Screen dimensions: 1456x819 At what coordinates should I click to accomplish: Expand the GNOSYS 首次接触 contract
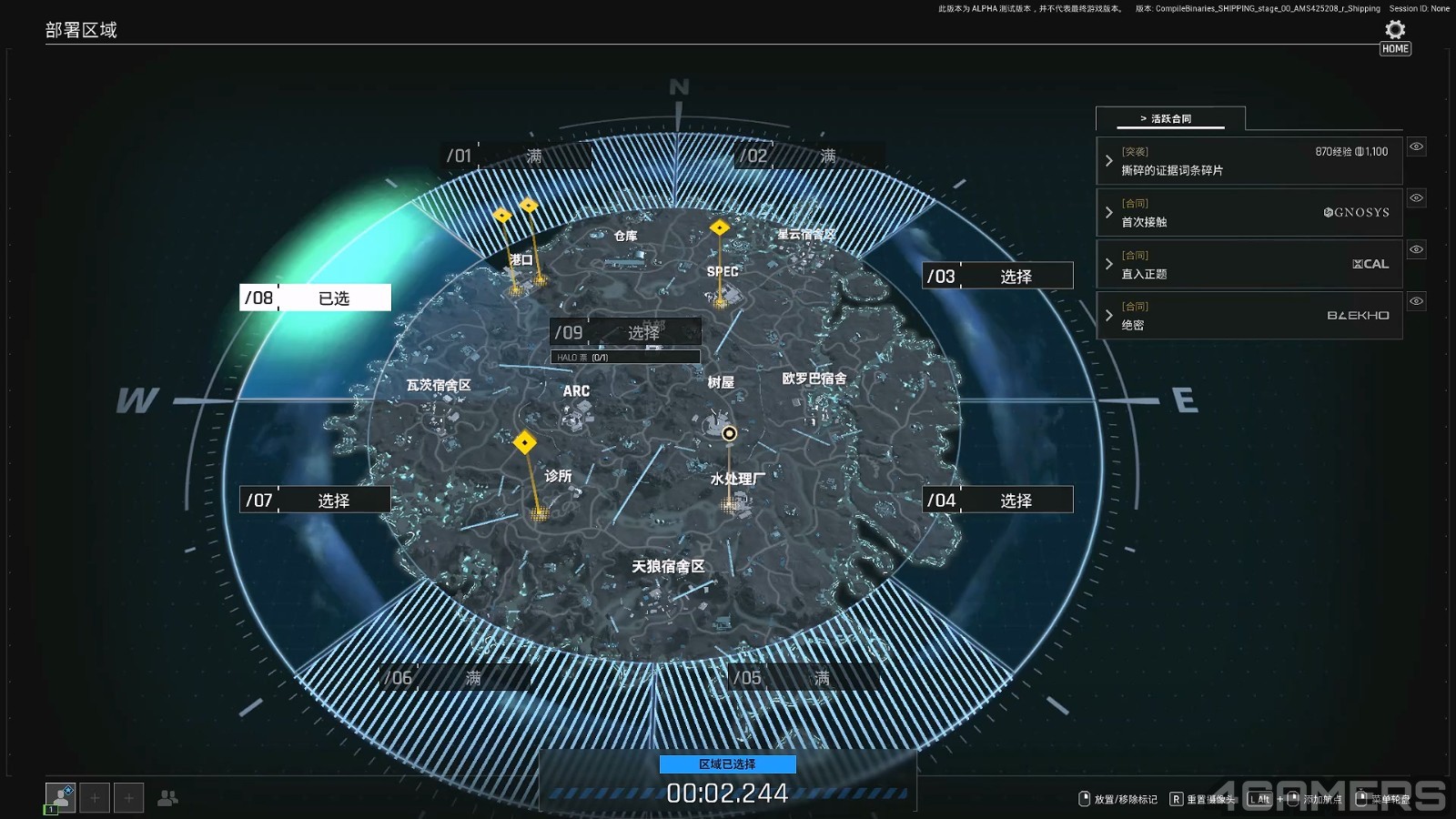click(1249, 213)
